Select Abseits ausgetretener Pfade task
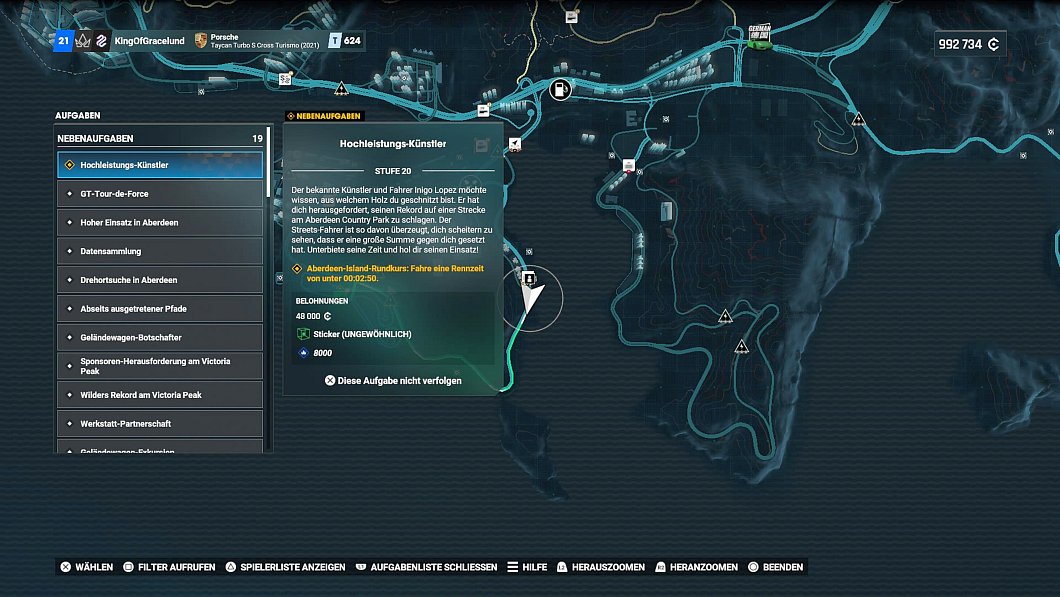 click(x=160, y=309)
